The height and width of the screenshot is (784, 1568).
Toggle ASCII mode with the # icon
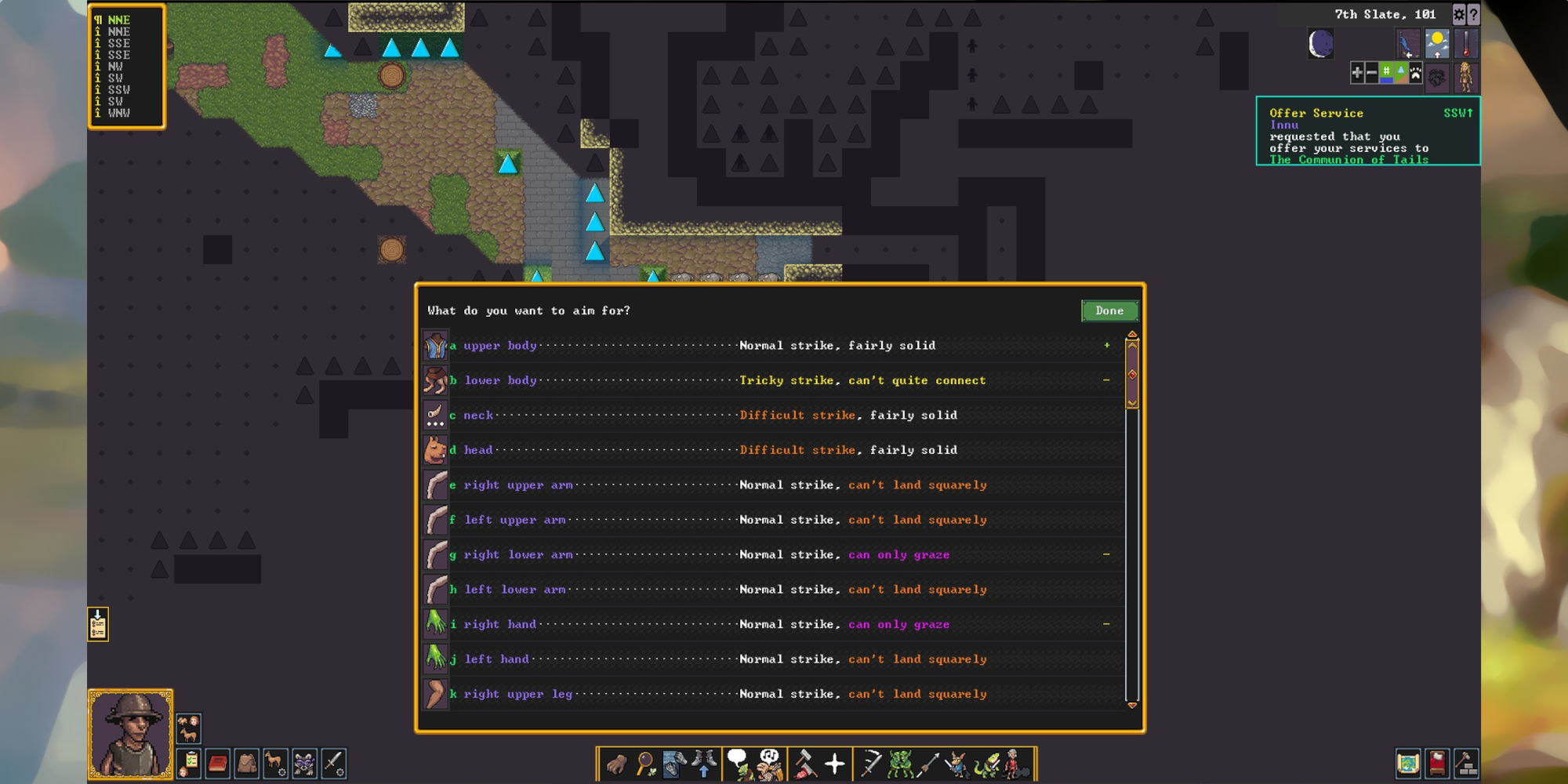point(1386,71)
